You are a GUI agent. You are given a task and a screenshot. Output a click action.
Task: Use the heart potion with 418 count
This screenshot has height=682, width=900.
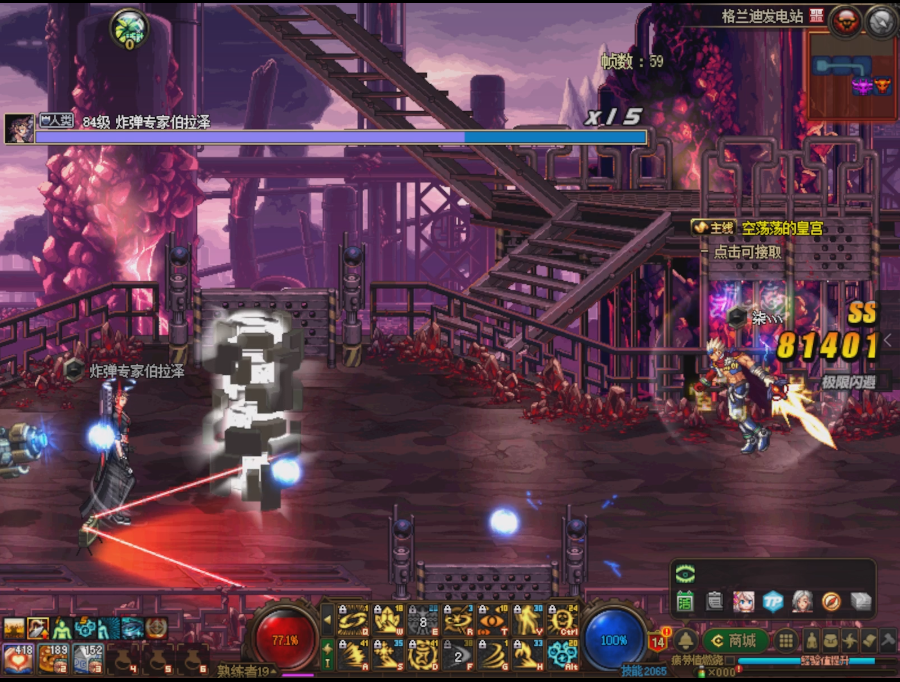coord(18,657)
